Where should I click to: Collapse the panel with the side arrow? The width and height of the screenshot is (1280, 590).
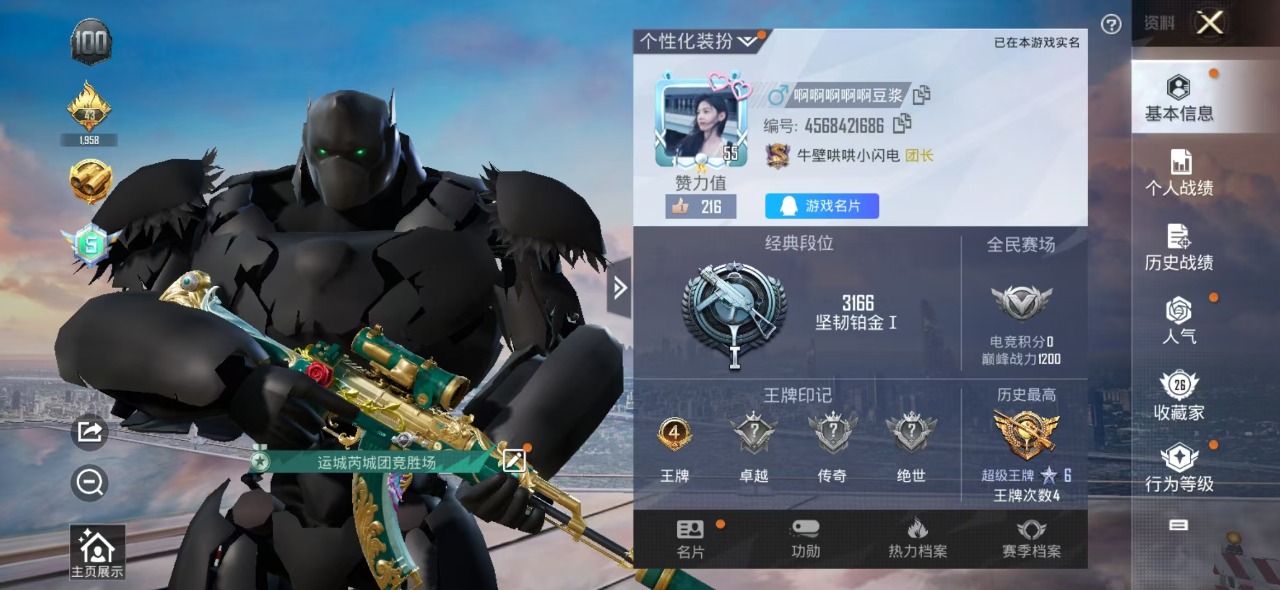(x=620, y=288)
